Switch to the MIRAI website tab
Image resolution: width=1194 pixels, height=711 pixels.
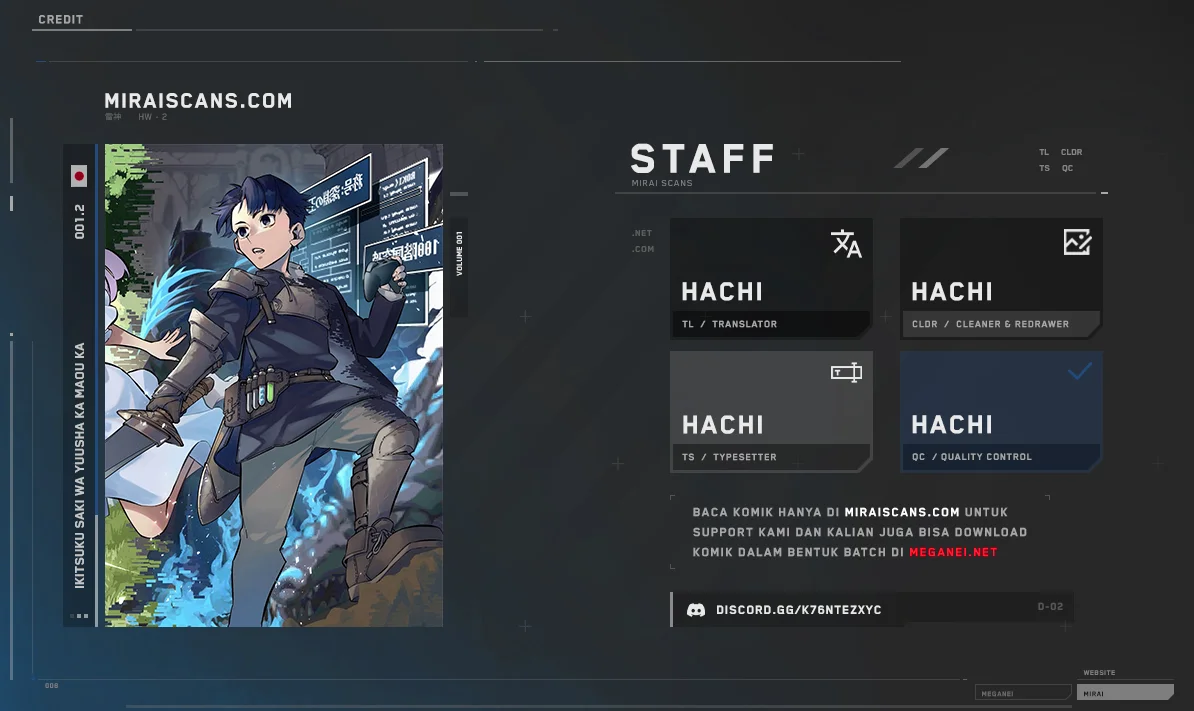coord(1124,693)
